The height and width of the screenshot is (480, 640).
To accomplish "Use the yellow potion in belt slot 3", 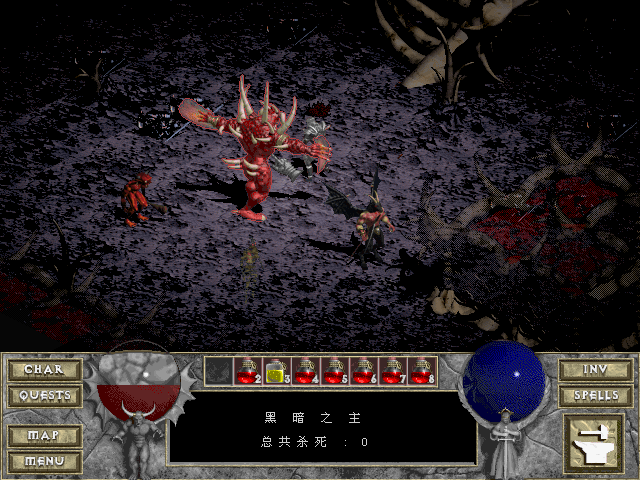I will pyautogui.click(x=276, y=371).
